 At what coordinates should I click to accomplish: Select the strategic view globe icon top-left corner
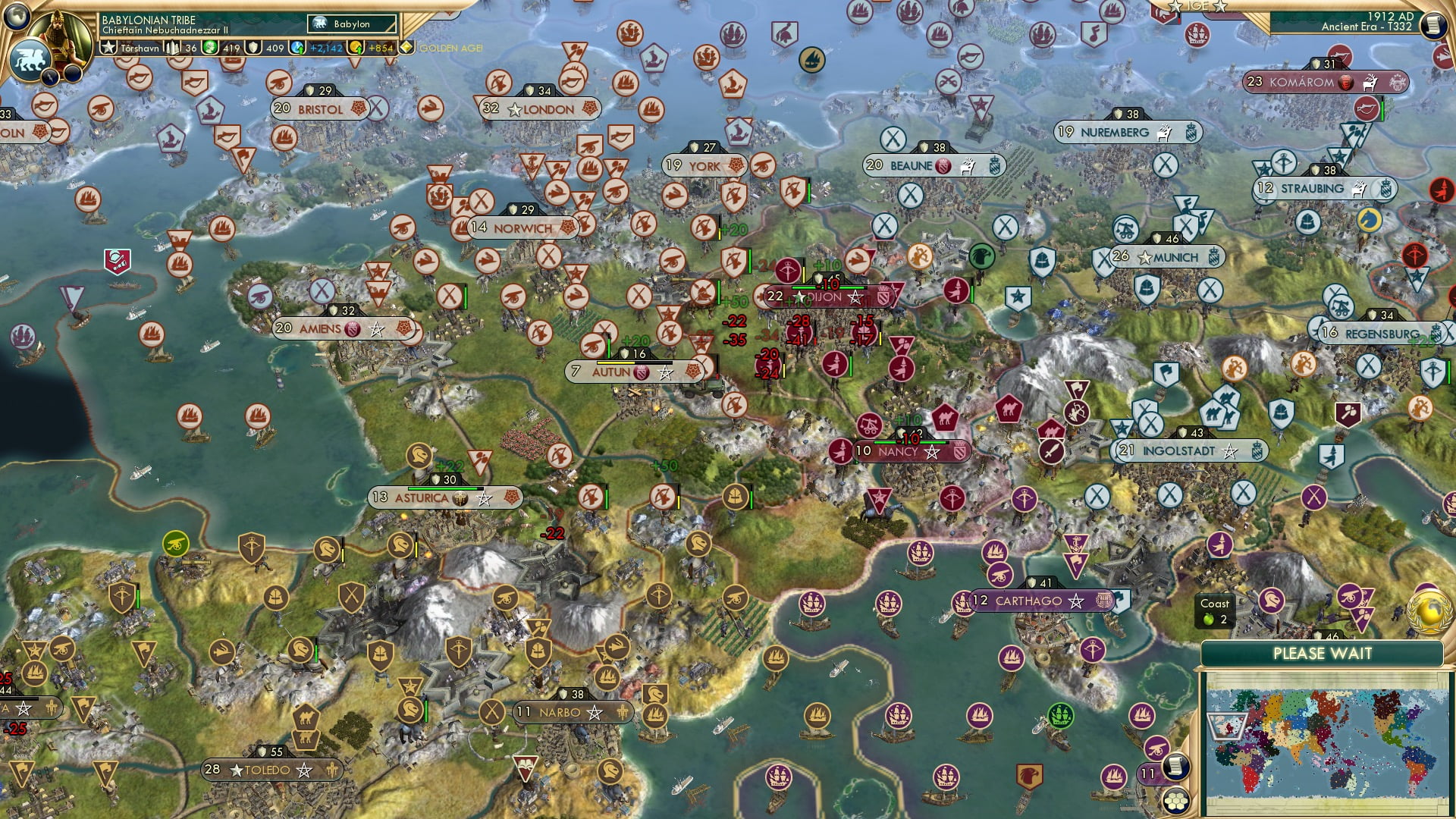coord(17,18)
